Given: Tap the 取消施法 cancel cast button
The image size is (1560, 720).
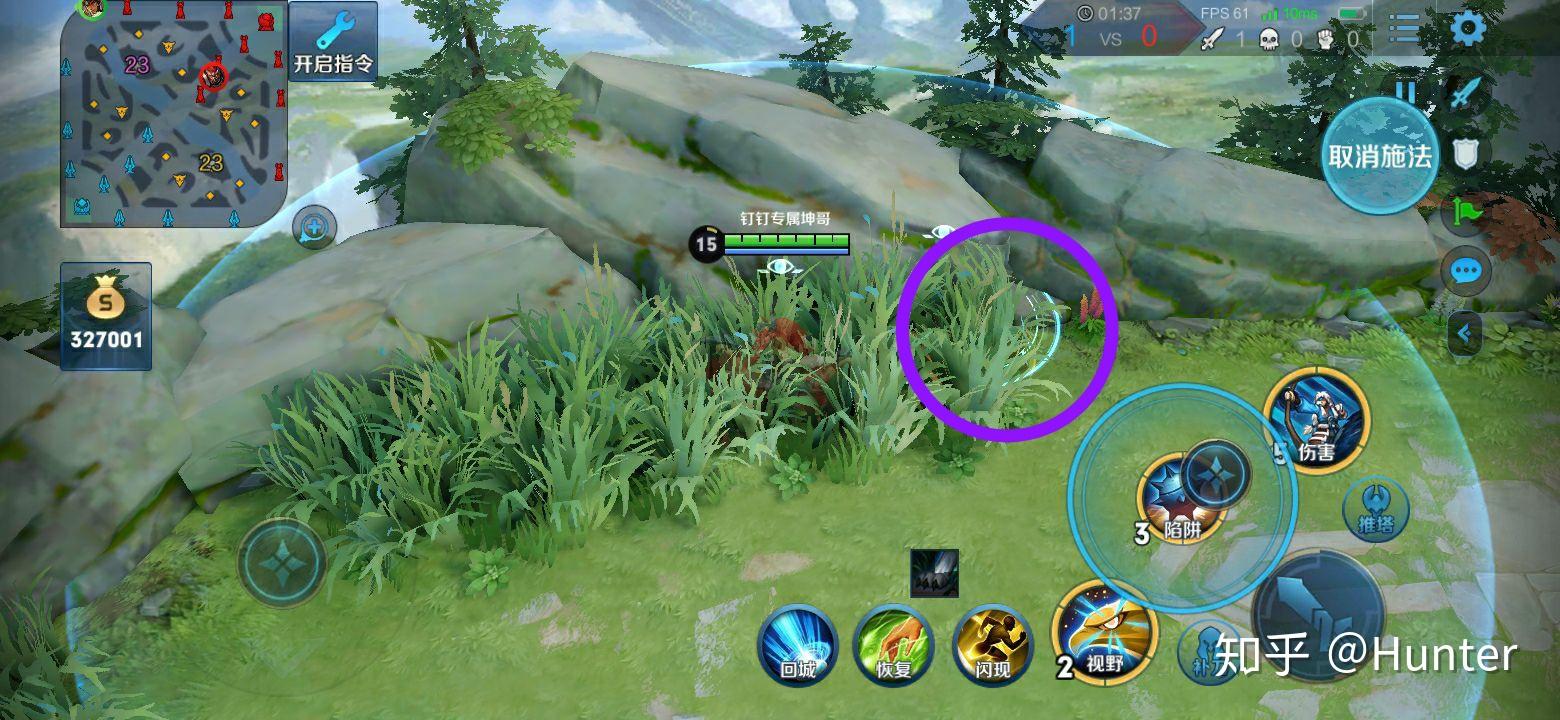Looking at the screenshot, I should pyautogui.click(x=1379, y=156).
